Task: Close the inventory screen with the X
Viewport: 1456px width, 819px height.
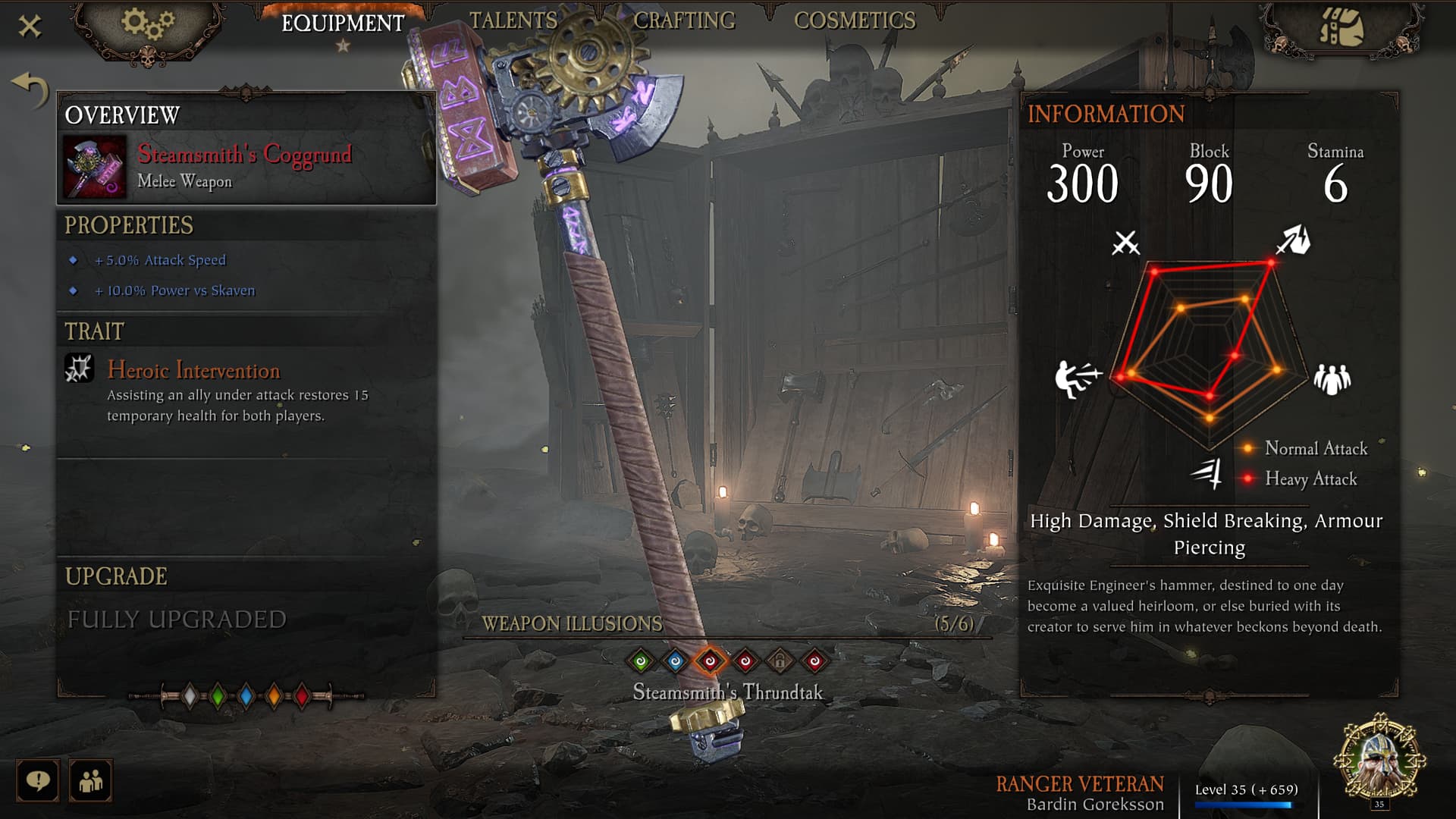Action: pyautogui.click(x=30, y=27)
